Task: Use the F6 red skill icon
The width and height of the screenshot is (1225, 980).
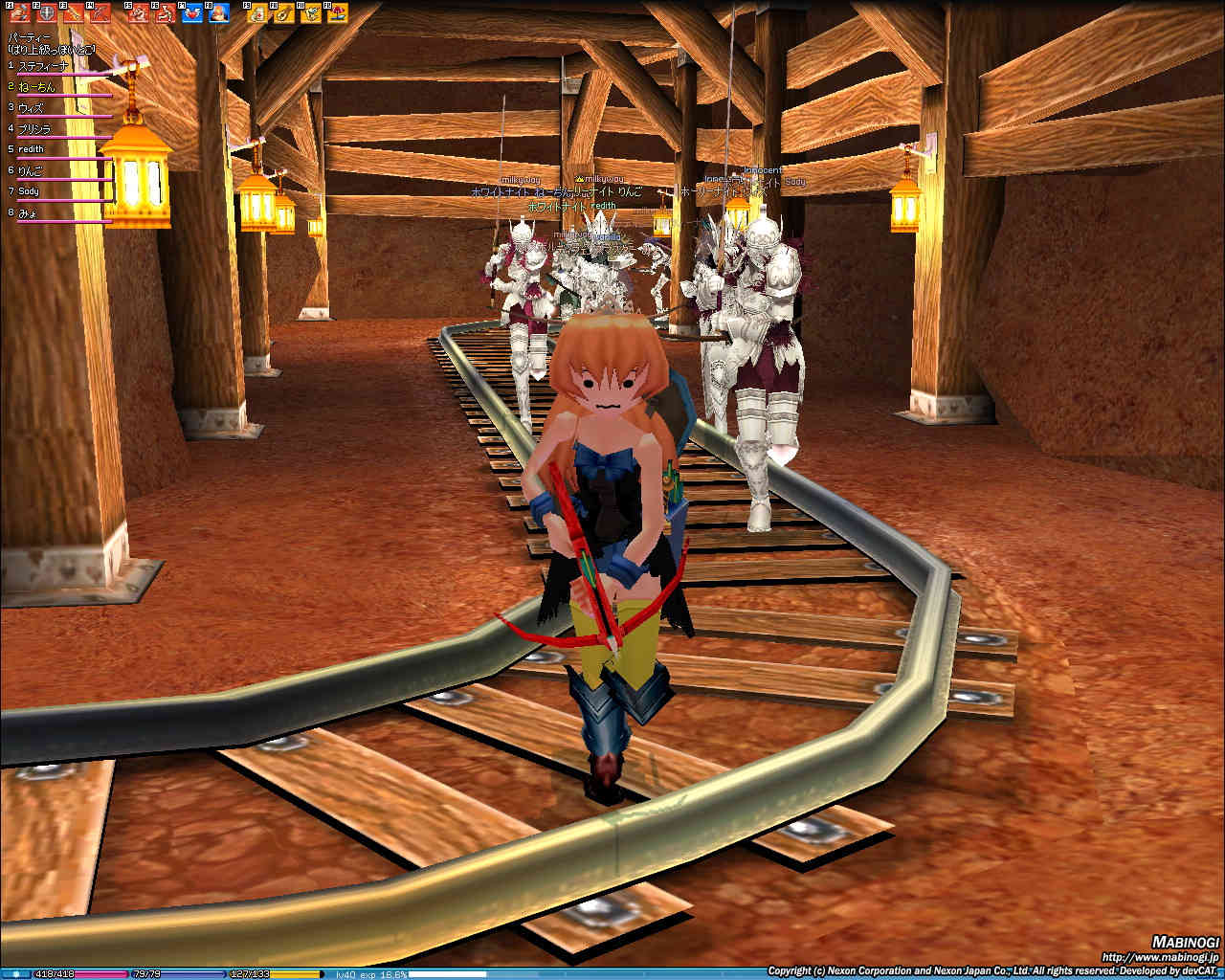Action: [x=165, y=13]
